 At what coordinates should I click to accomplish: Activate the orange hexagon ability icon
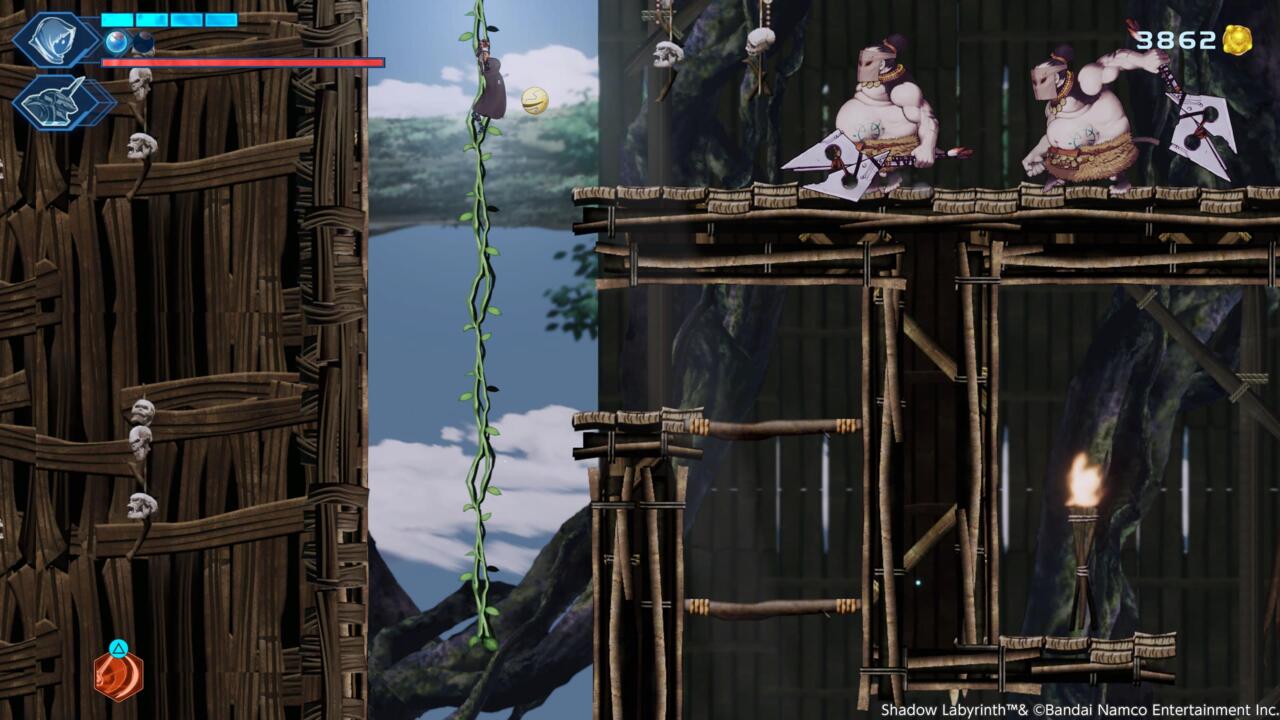(118, 676)
